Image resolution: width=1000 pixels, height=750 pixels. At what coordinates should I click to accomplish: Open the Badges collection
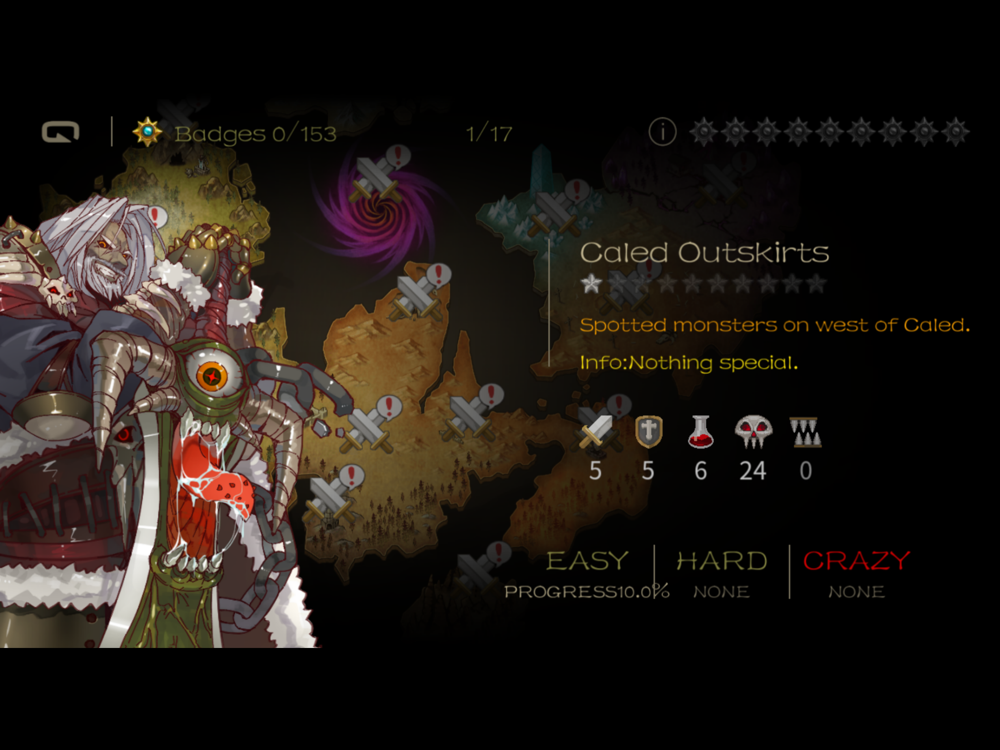tap(236, 133)
